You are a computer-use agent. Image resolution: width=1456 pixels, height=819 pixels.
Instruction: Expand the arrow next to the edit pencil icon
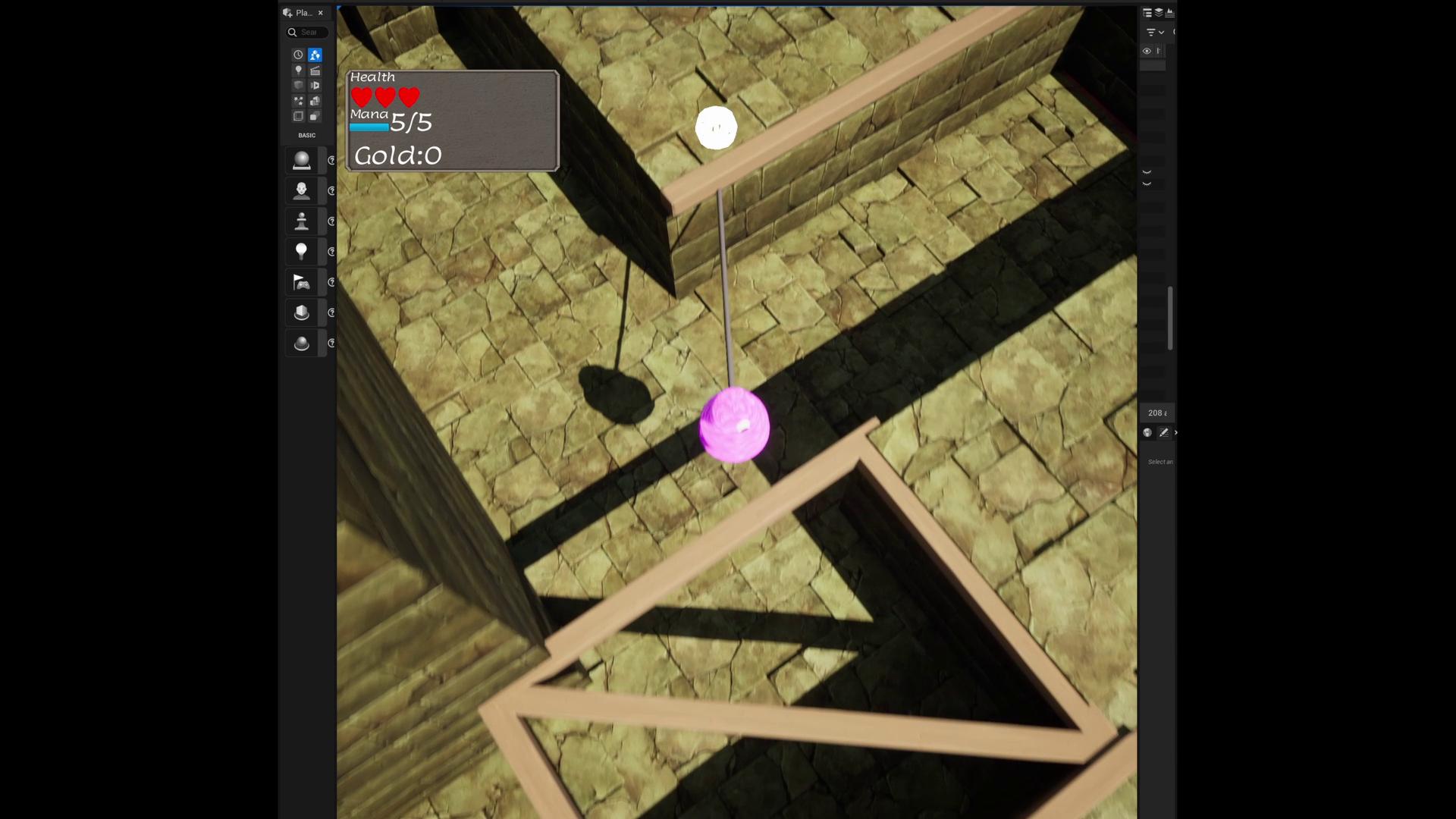[1176, 432]
